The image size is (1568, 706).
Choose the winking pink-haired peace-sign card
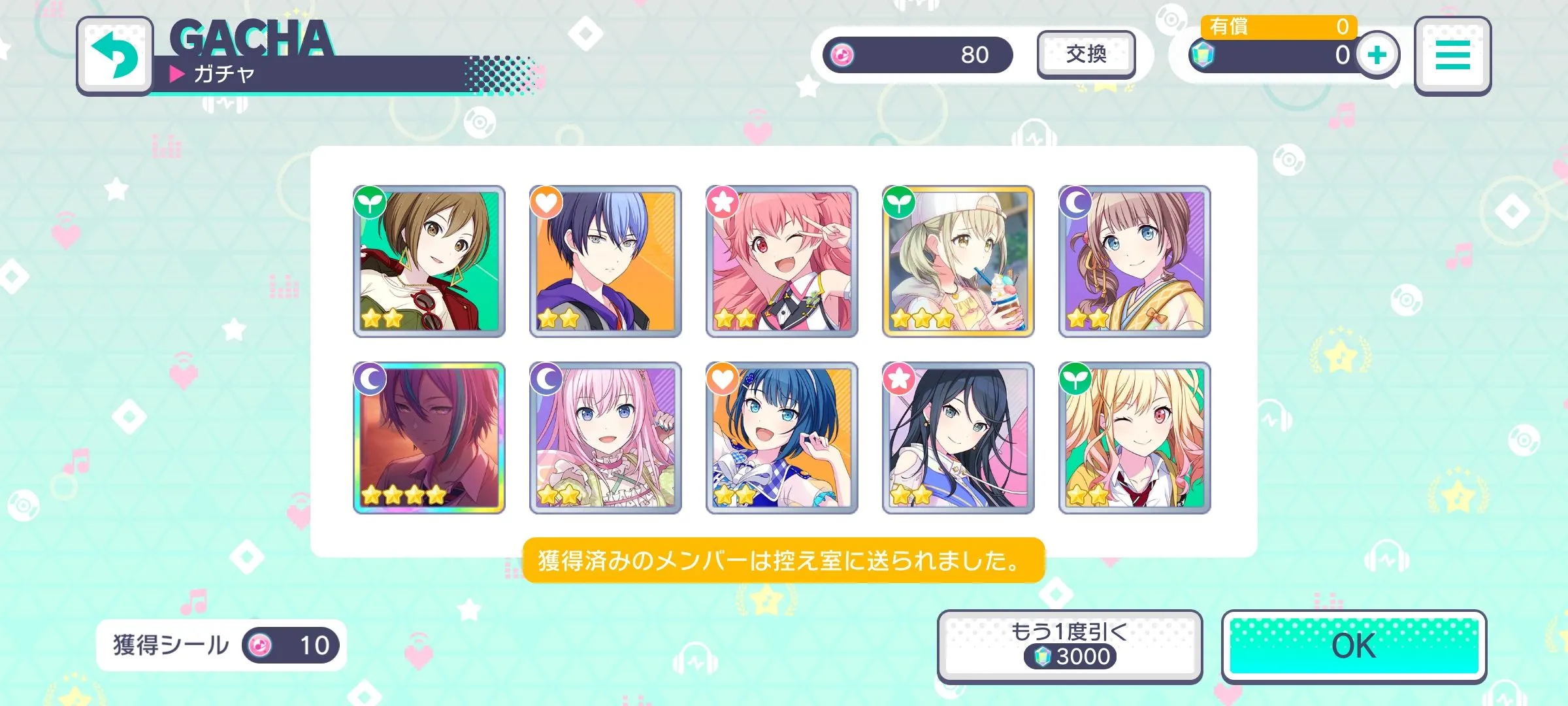click(x=782, y=261)
